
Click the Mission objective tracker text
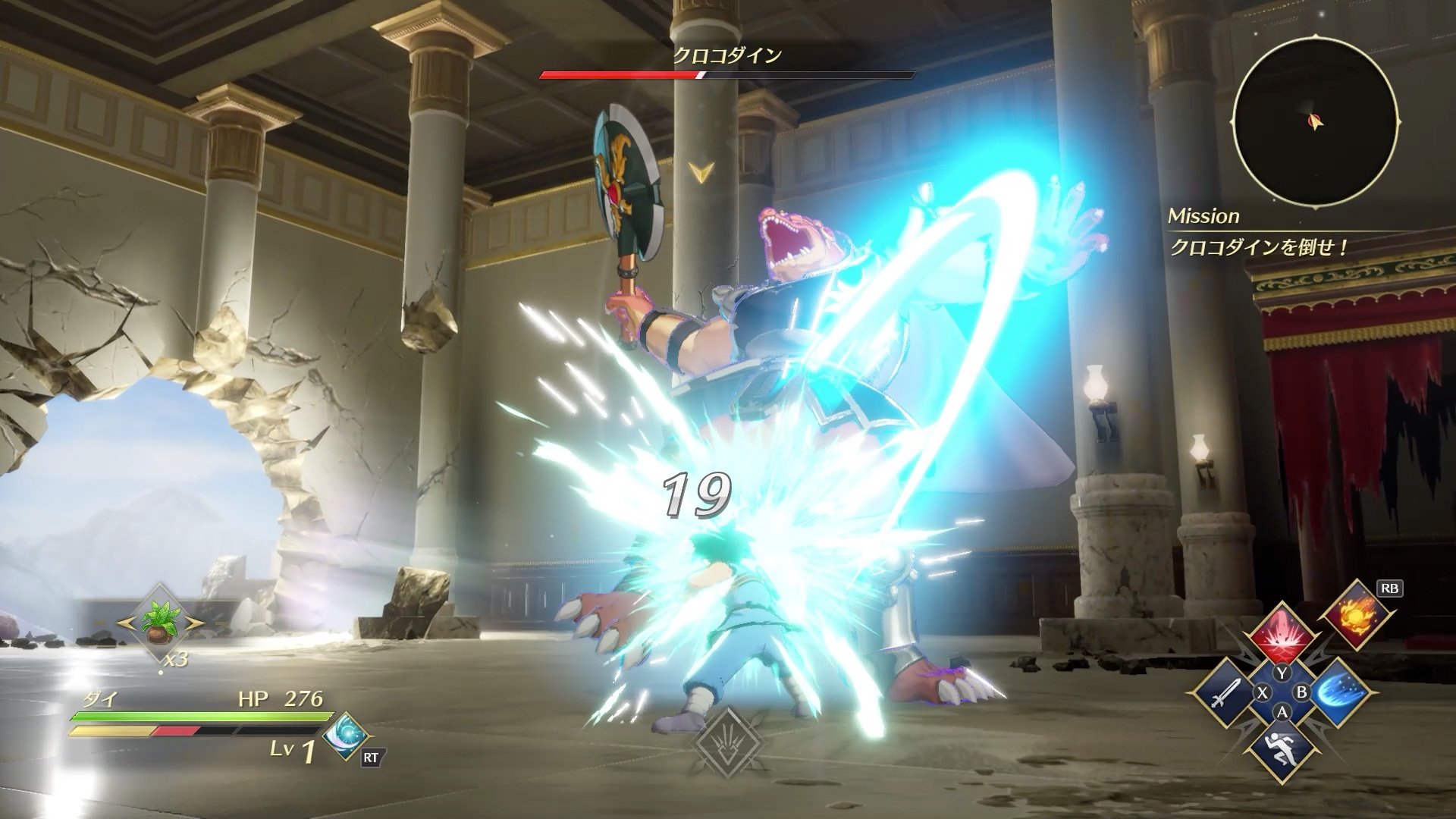click(1259, 247)
